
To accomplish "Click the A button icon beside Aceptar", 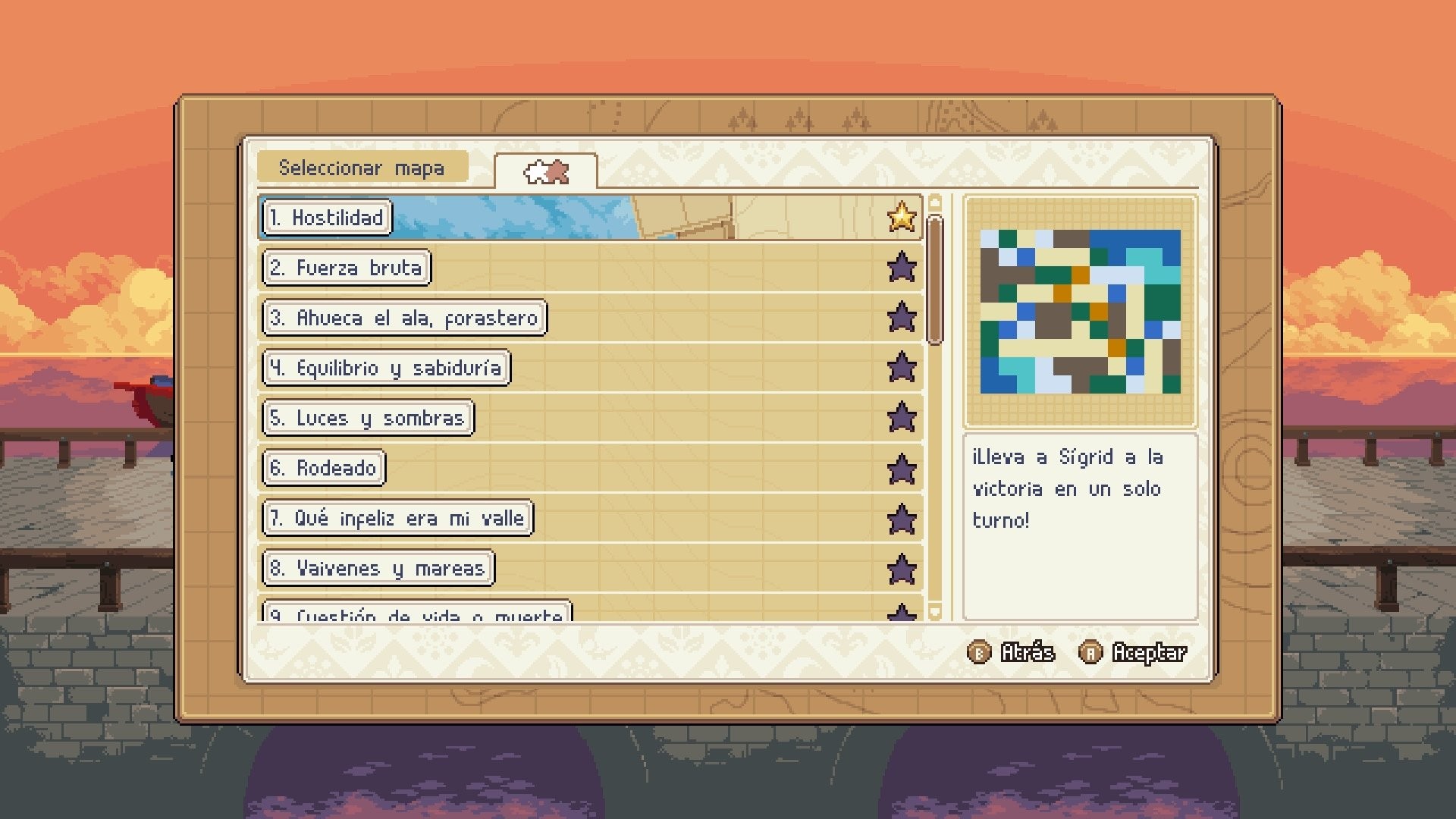I will point(1090,651).
